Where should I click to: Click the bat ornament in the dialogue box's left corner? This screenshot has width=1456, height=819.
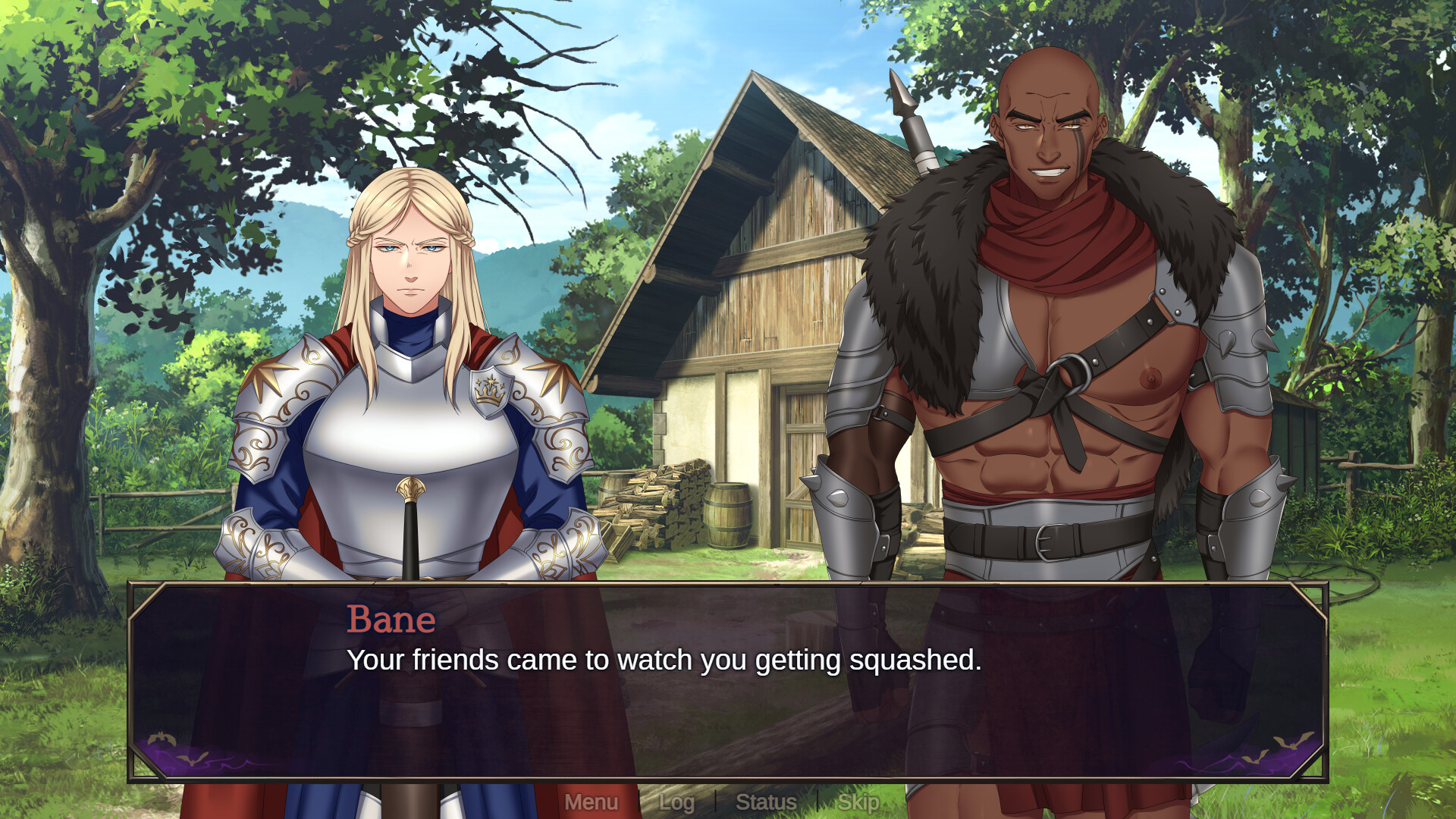pos(163,737)
